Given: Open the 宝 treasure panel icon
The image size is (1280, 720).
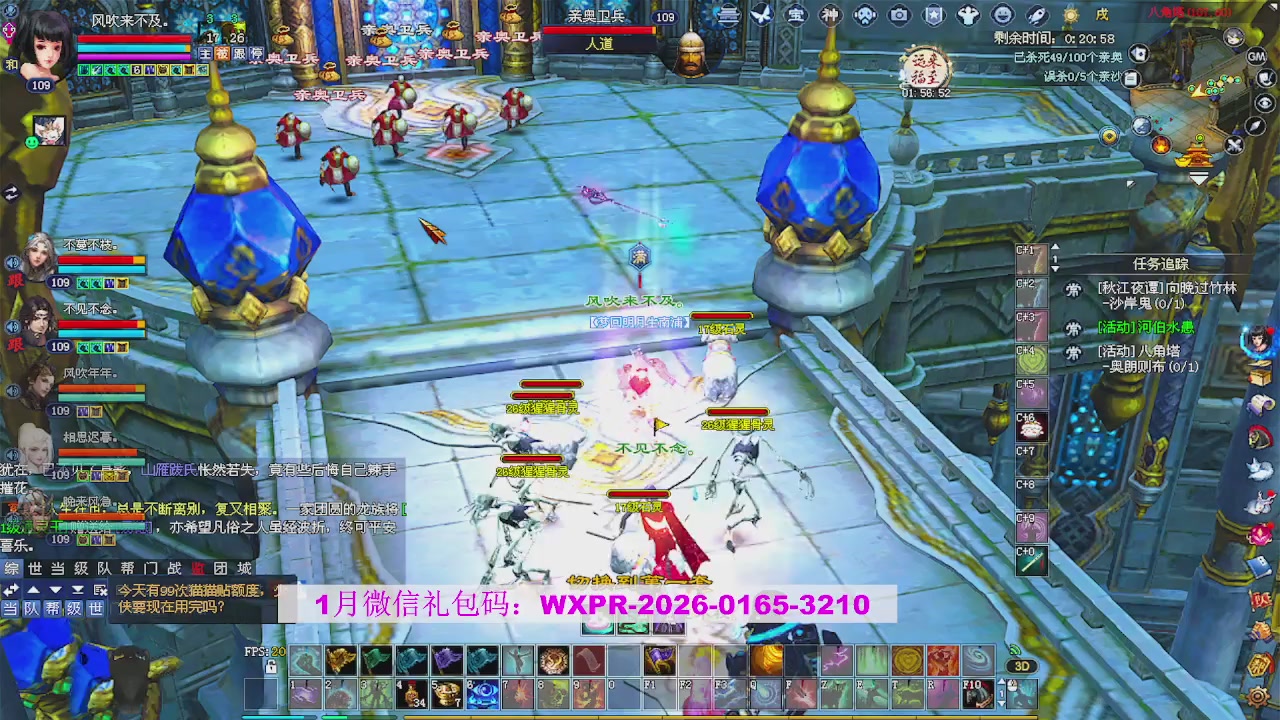Looking at the screenshot, I should point(797,14).
